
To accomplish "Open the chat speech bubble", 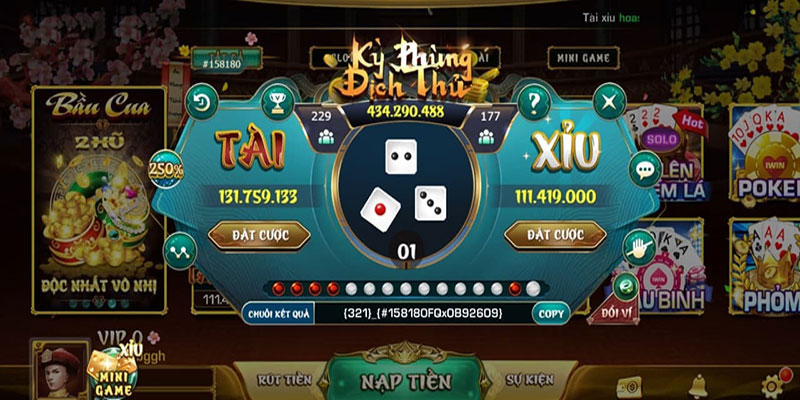I will point(643,168).
